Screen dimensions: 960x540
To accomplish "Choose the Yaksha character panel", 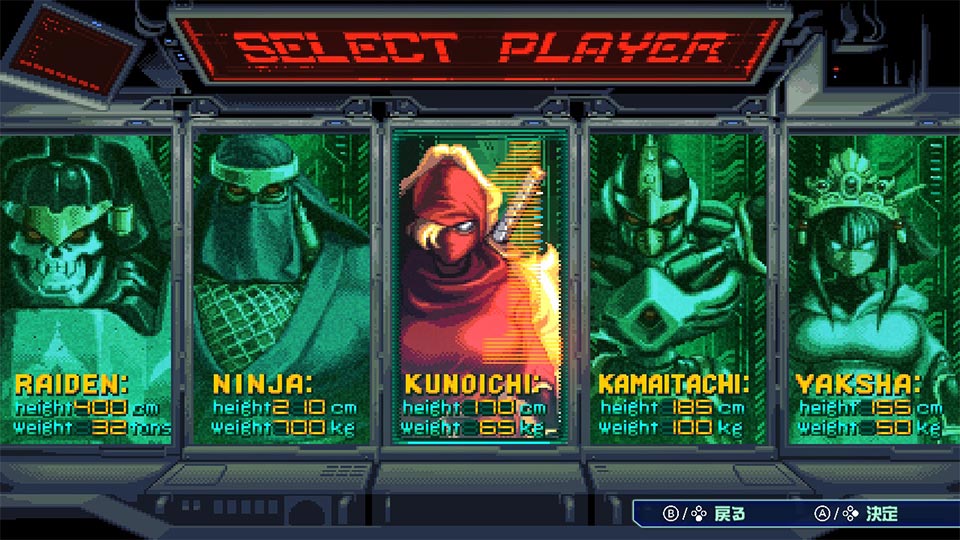I will click(x=870, y=285).
